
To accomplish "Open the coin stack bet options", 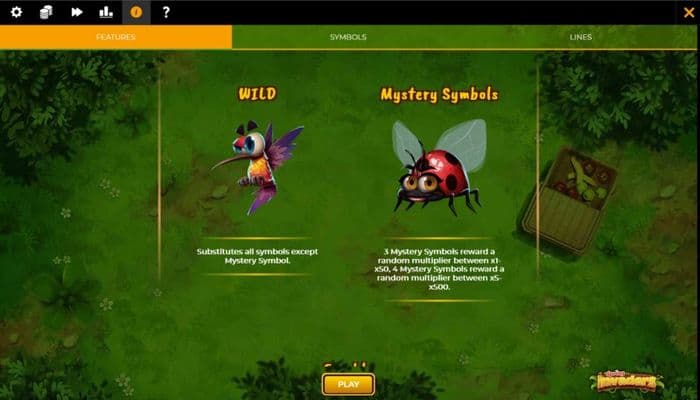I will (46, 12).
